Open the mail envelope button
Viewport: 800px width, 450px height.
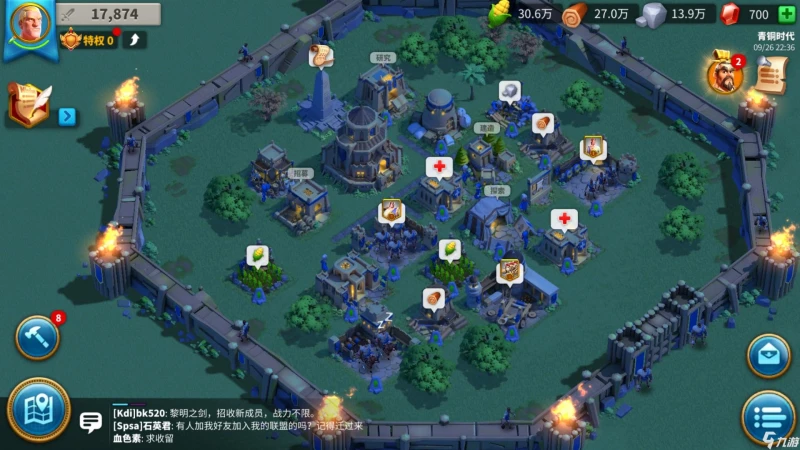coord(768,355)
